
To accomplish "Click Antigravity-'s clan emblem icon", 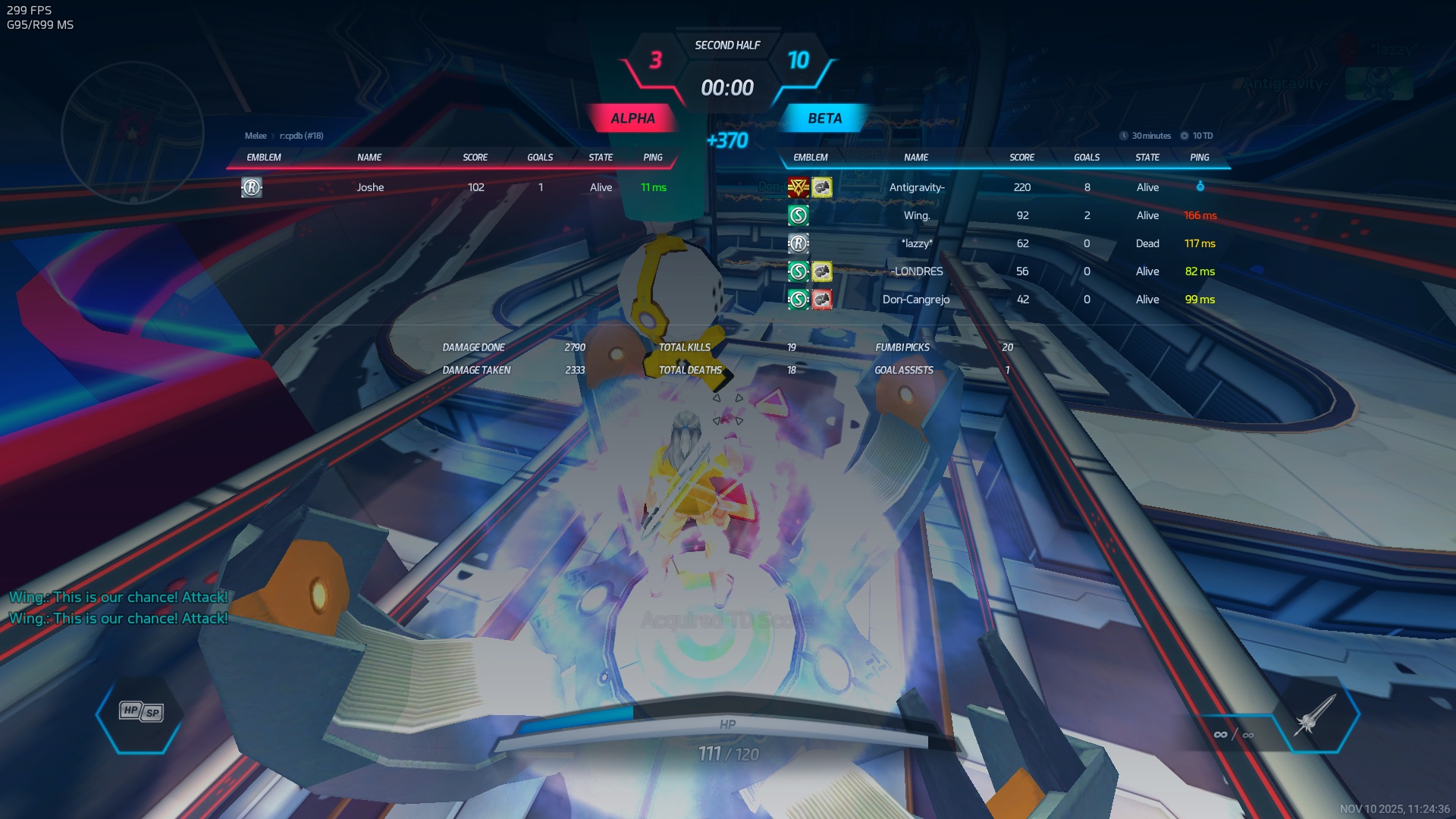I will tap(798, 187).
